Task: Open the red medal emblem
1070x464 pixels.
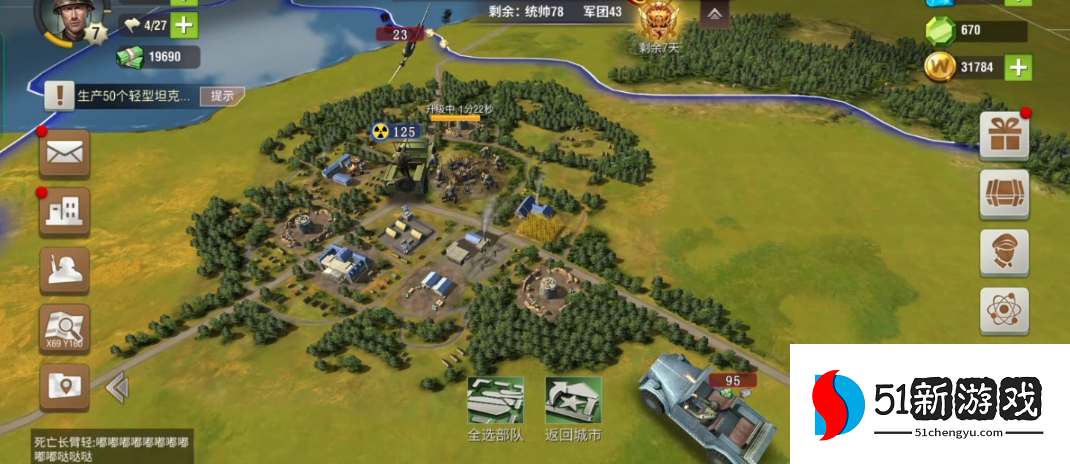Action: click(x=659, y=19)
